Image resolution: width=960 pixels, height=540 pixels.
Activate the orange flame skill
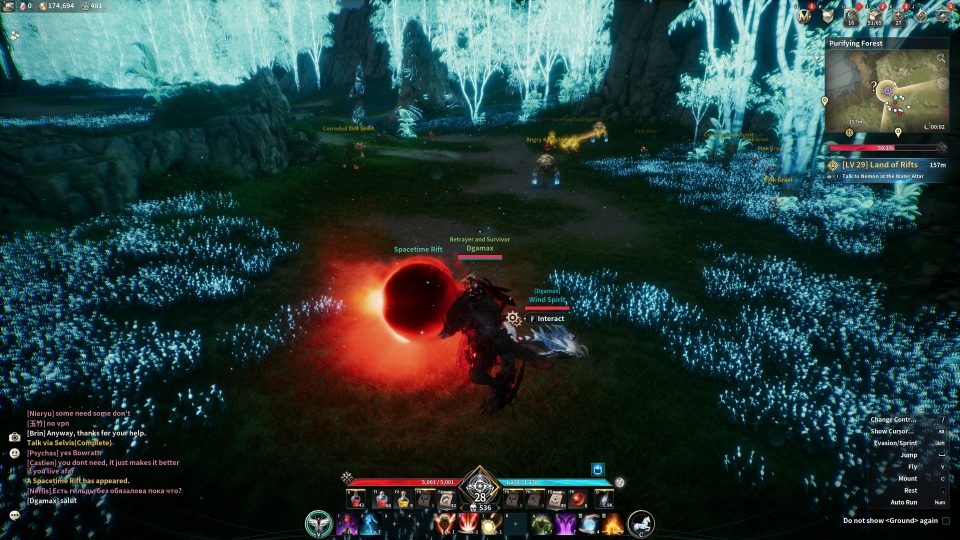[612, 522]
